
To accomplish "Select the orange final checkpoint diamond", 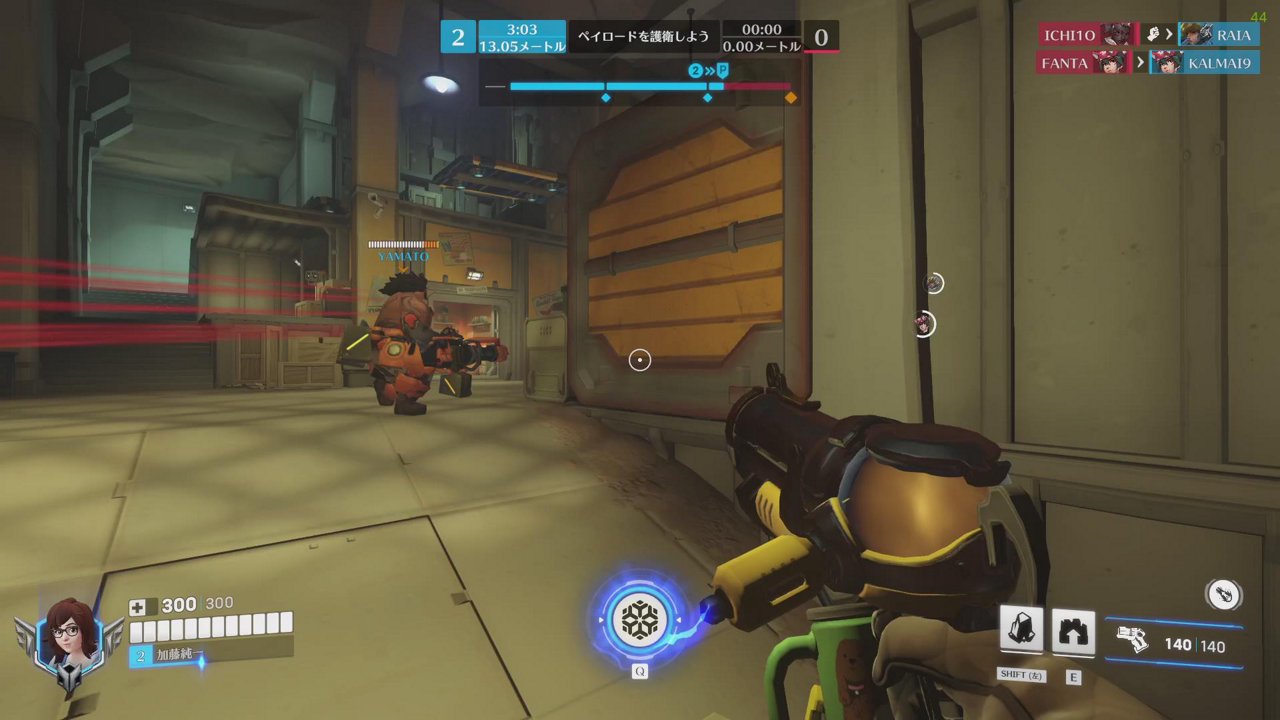I will click(x=791, y=98).
